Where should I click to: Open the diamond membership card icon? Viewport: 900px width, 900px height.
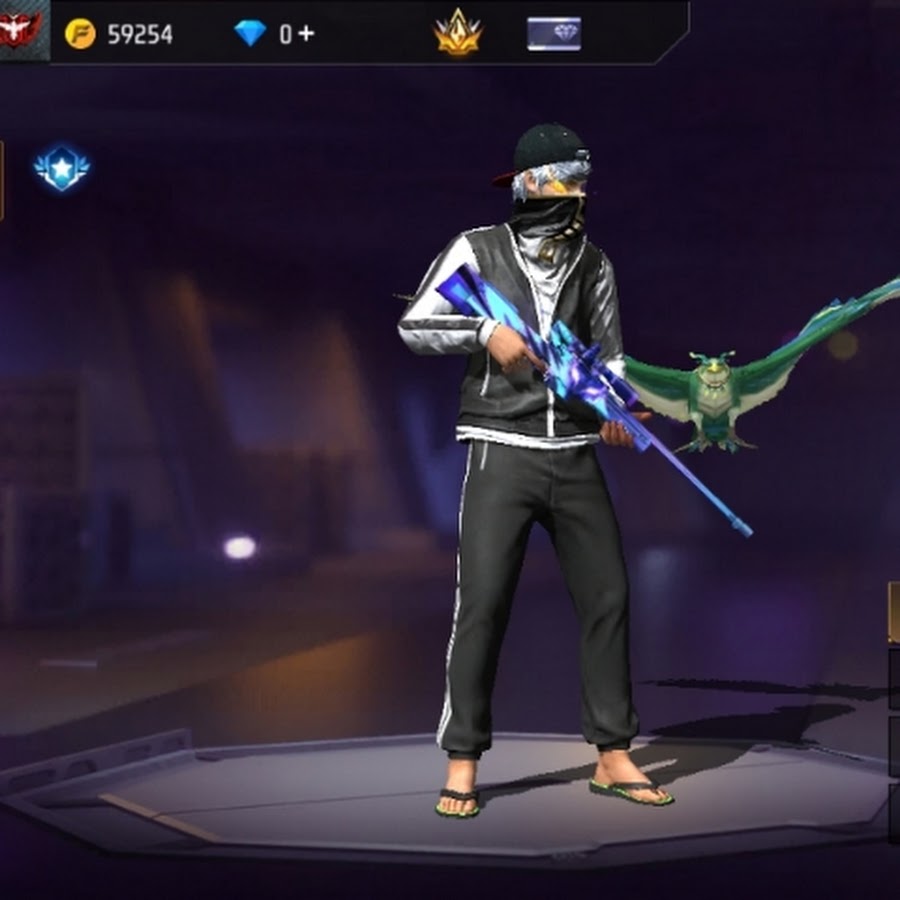[x=554, y=34]
